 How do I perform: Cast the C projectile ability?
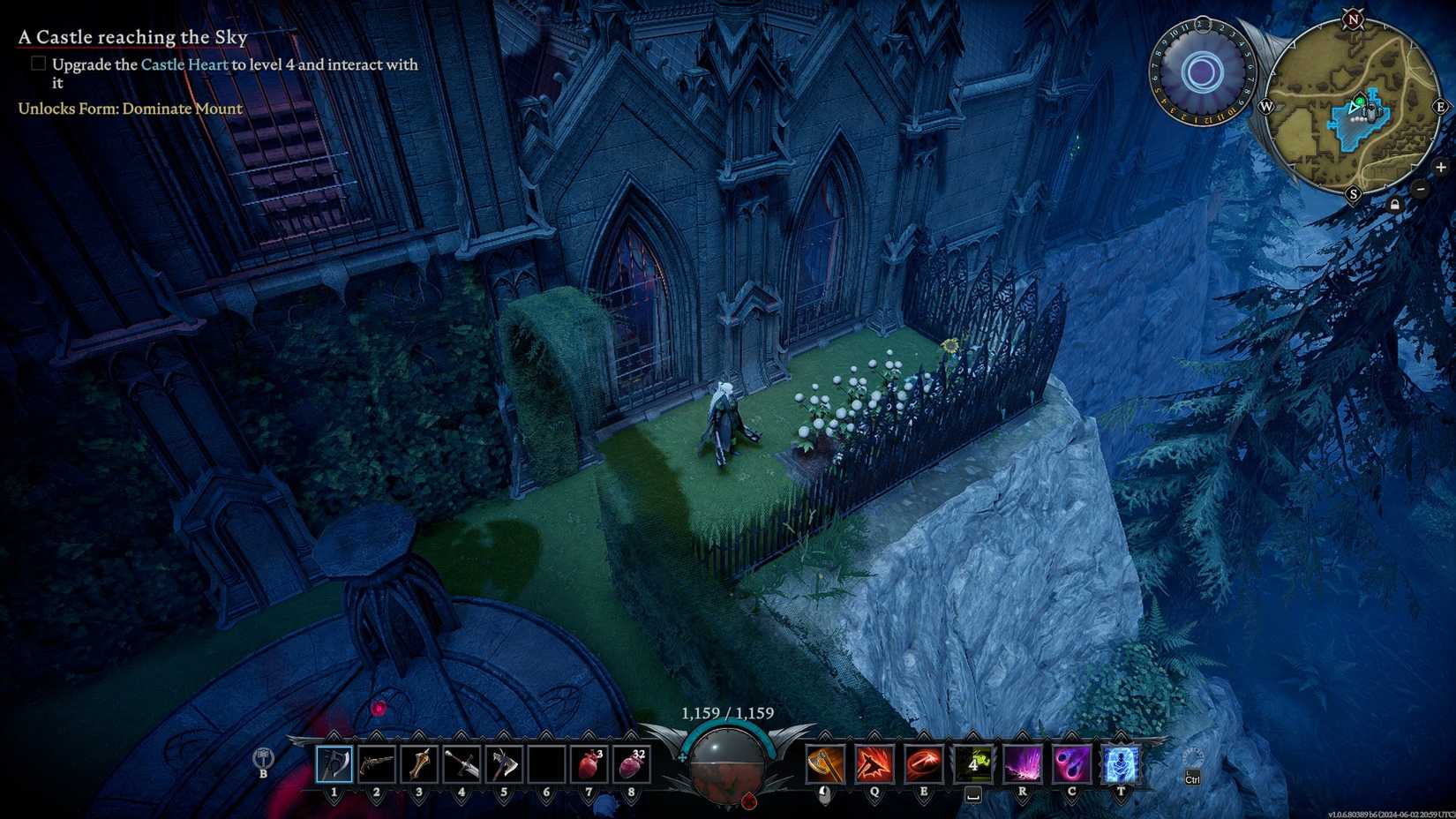[x=1070, y=763]
